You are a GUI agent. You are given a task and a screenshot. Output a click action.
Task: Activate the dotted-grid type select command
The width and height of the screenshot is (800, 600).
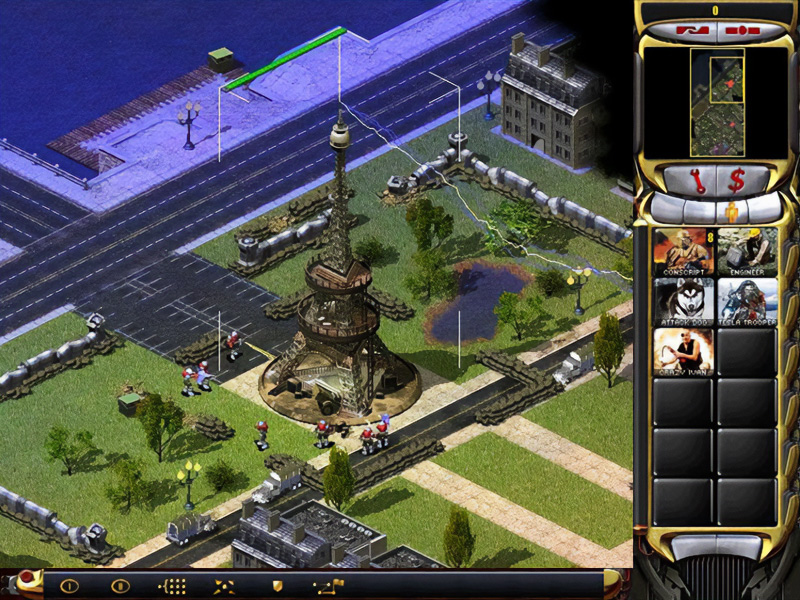coord(174,586)
